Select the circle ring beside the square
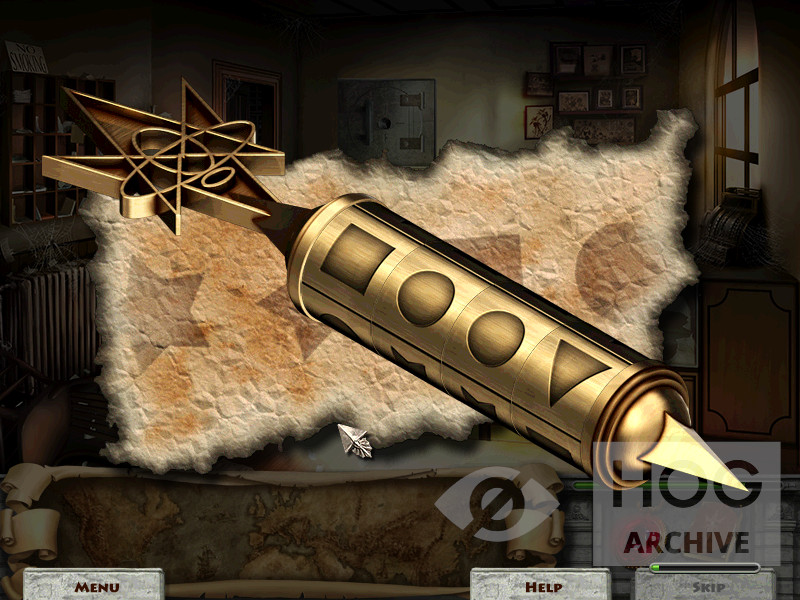The image size is (800, 600). point(428,295)
